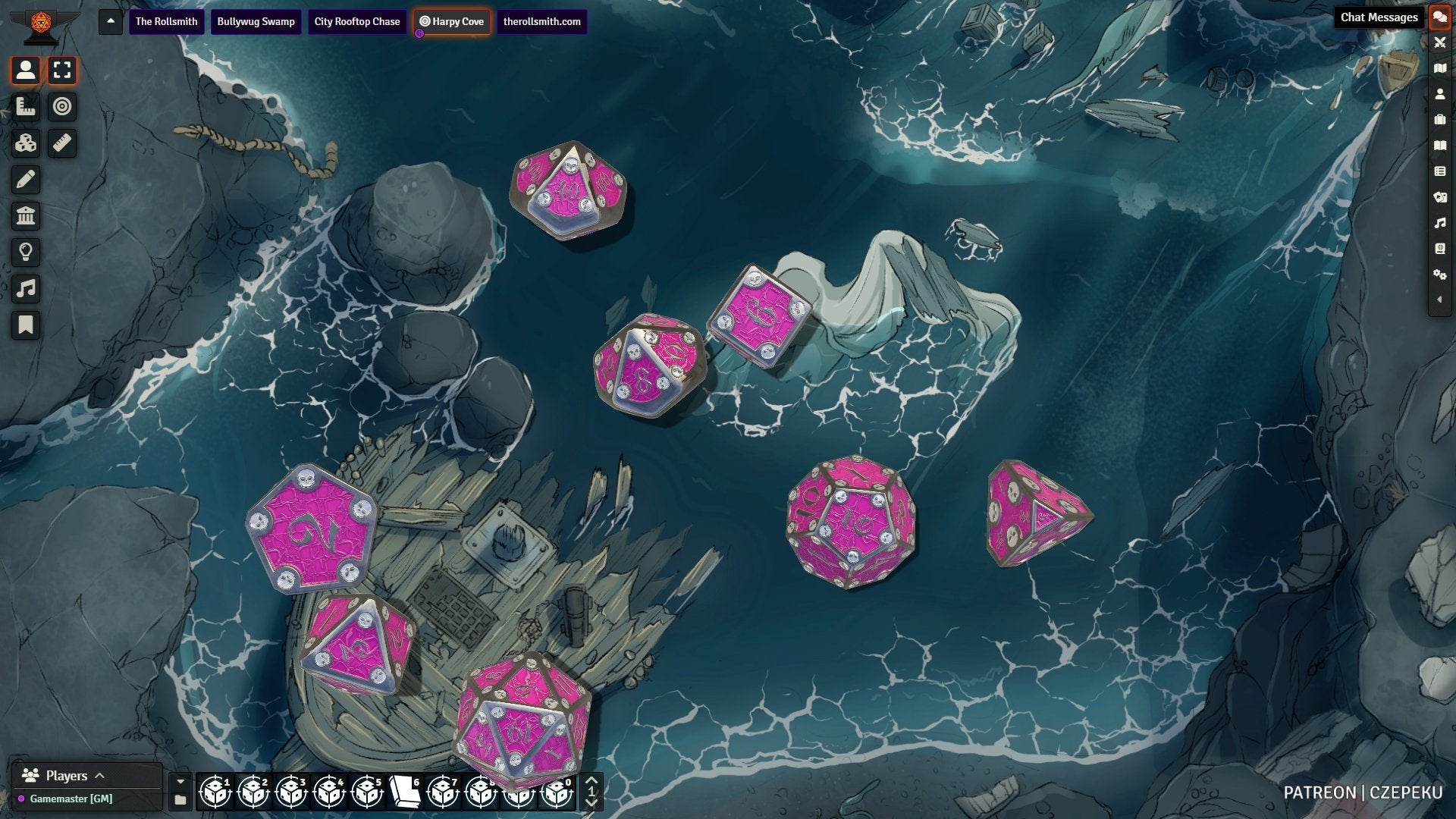1456x819 pixels.
Task: Open the wall controls building icon
Action: pos(26,216)
